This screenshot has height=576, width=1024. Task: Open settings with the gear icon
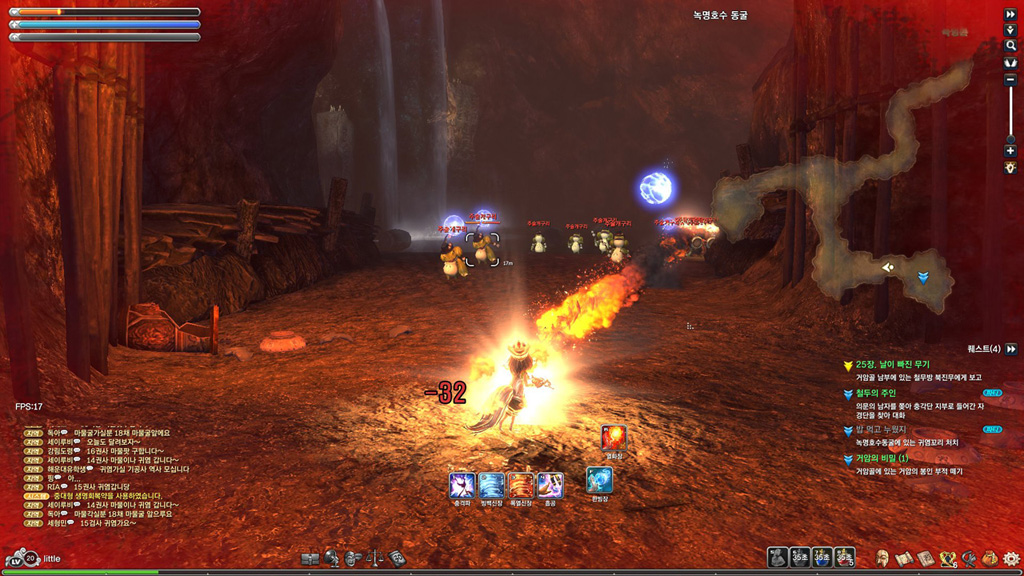coord(1010,558)
